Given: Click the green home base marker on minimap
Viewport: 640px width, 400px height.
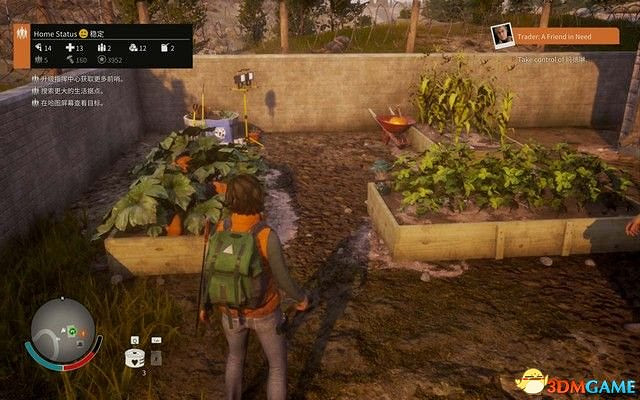Looking at the screenshot, I should [x=73, y=330].
